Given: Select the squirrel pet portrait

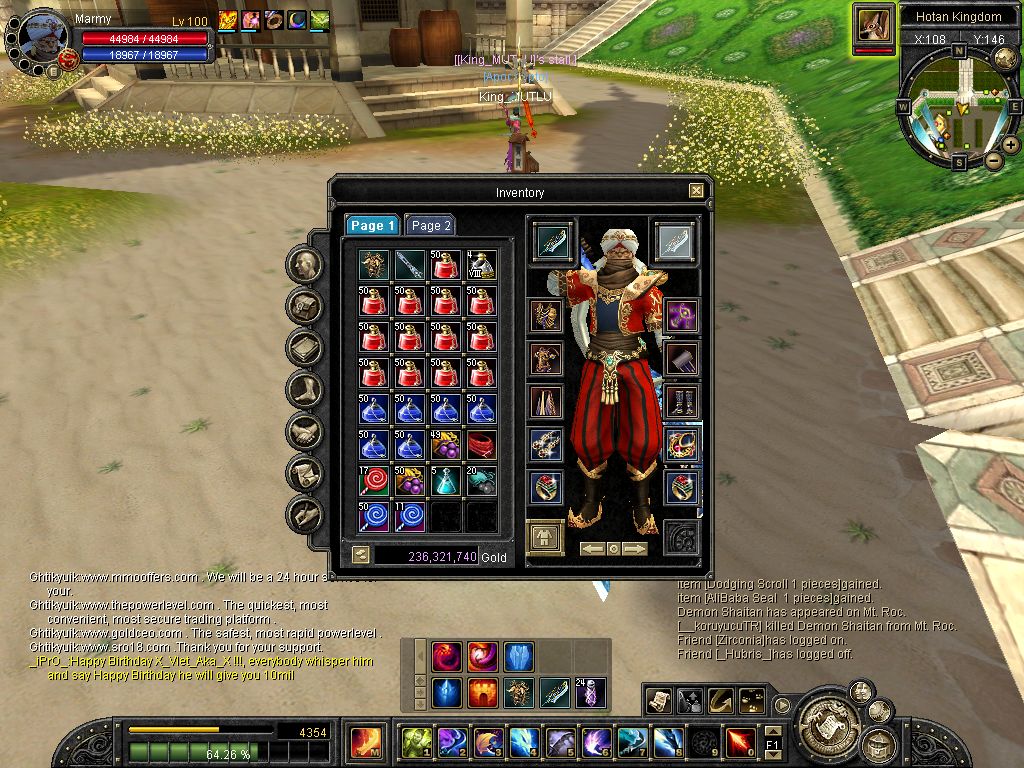Looking at the screenshot, I should (x=873, y=25).
